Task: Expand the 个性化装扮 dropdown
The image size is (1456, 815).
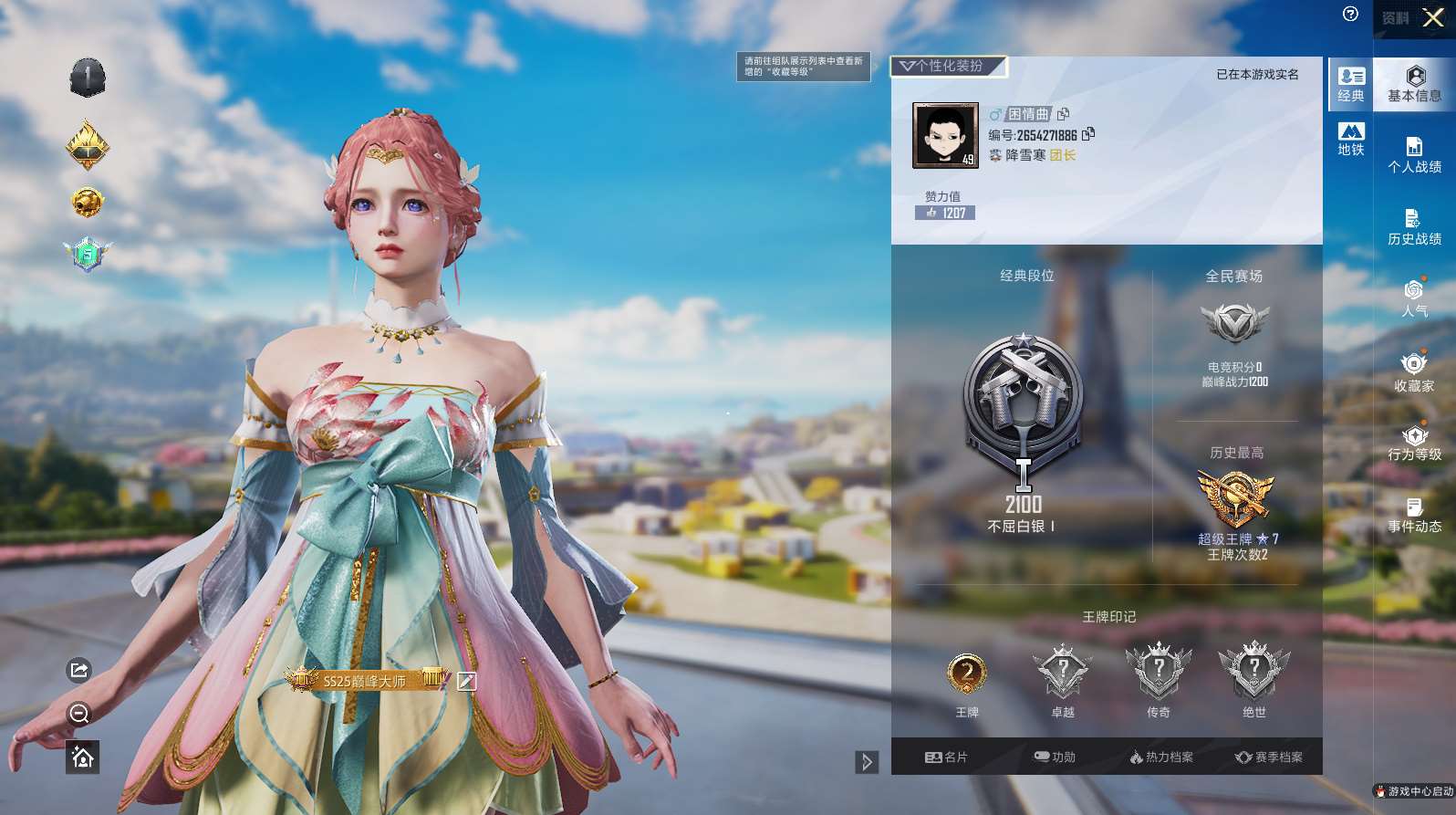Action: [x=948, y=66]
